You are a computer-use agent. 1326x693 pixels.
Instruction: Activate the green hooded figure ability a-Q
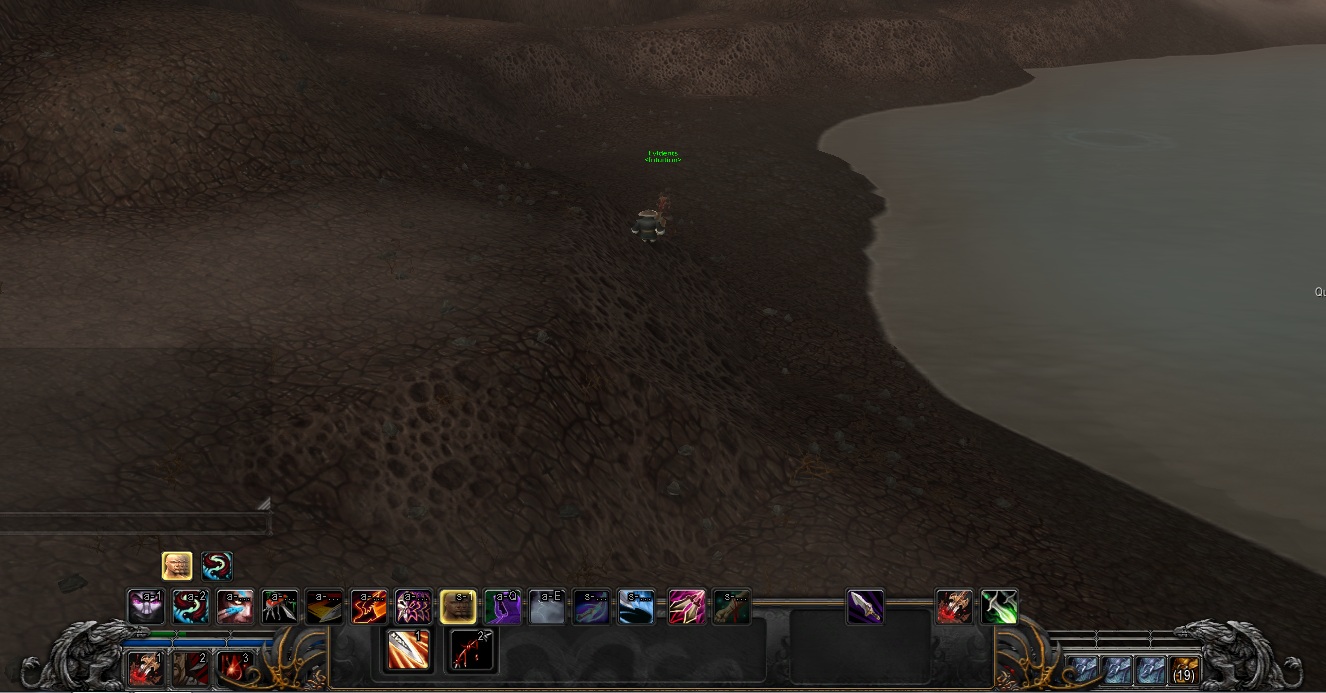502,607
